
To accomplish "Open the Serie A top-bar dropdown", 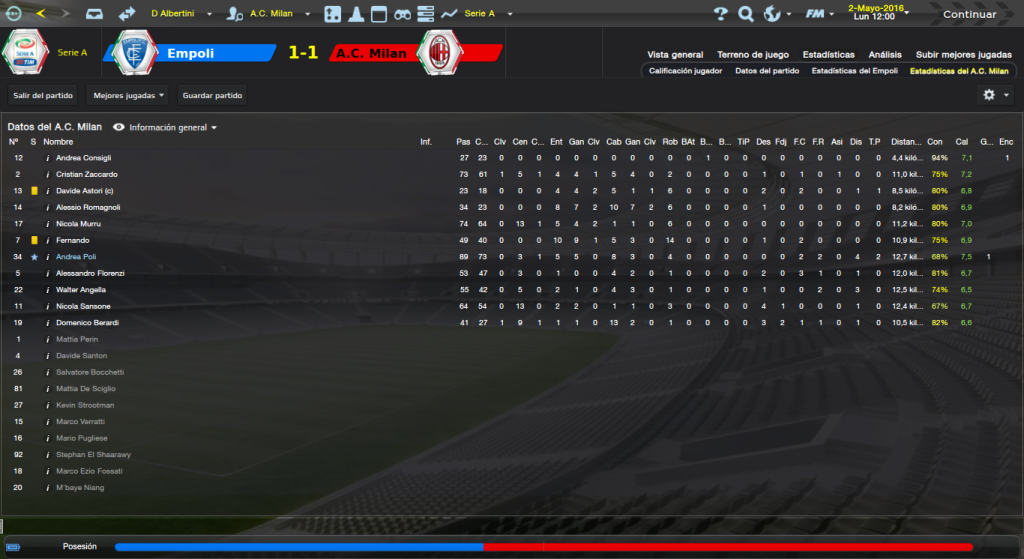I will [487, 14].
